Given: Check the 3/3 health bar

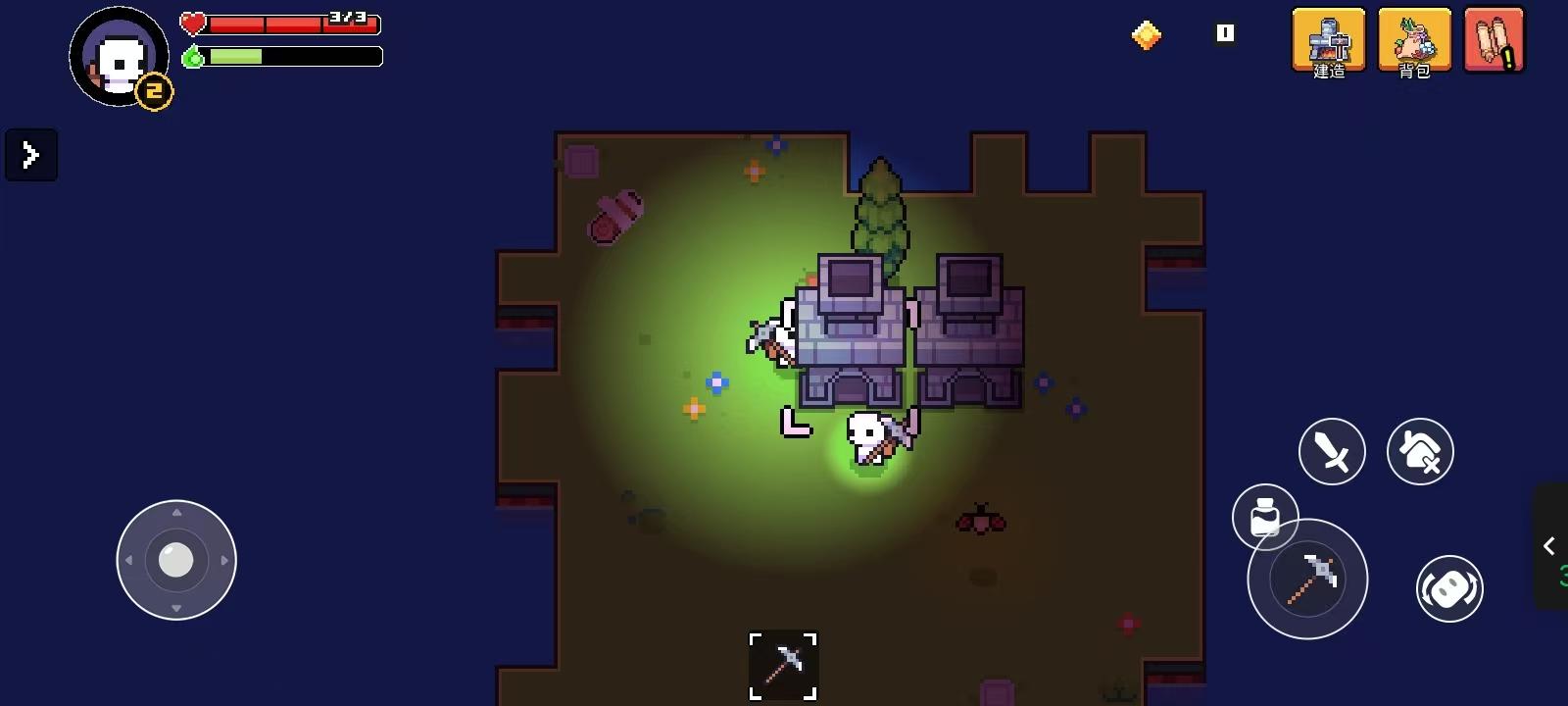Looking at the screenshot, I should [x=294, y=25].
